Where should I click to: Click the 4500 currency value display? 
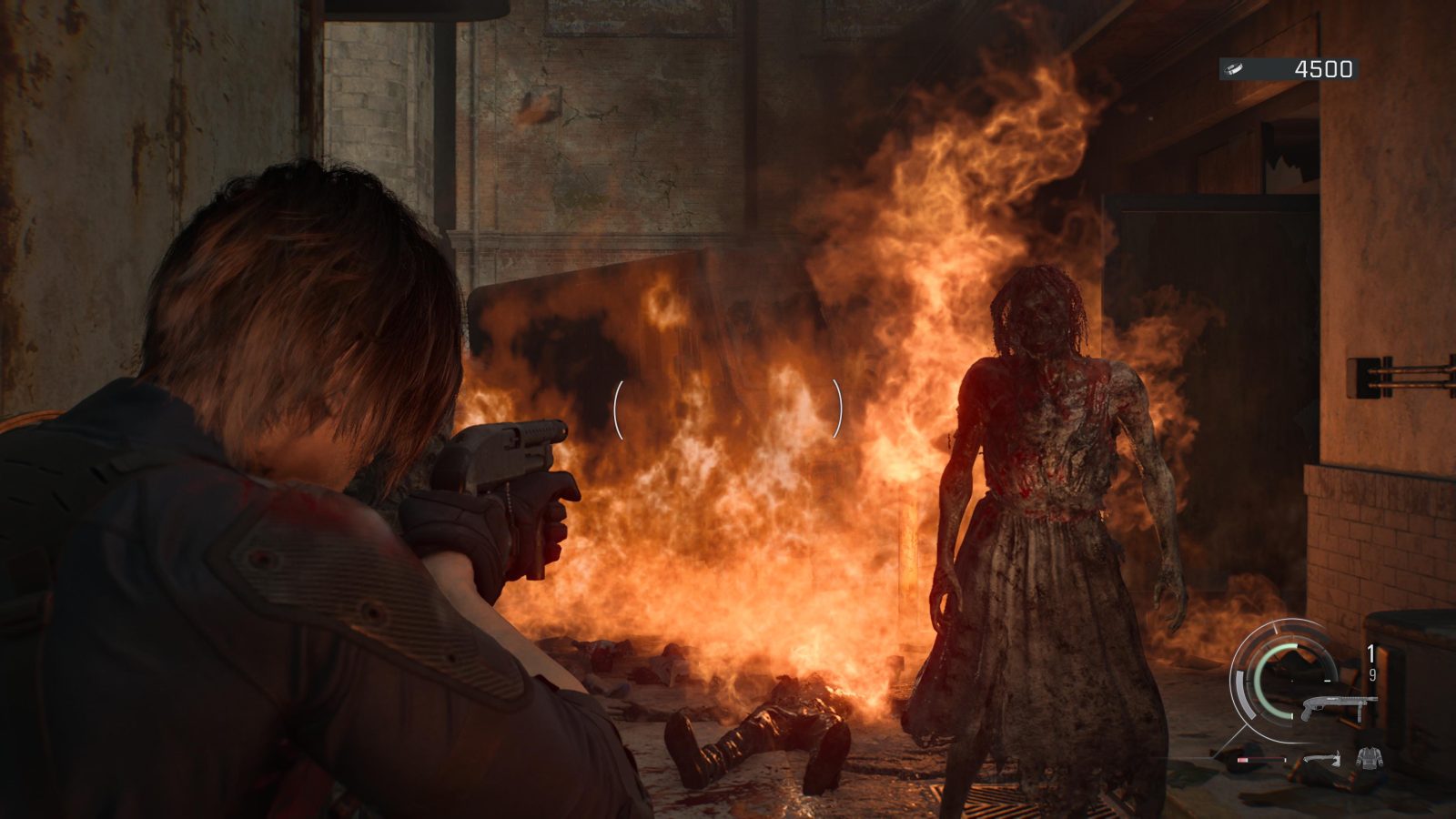pyautogui.click(x=1324, y=69)
